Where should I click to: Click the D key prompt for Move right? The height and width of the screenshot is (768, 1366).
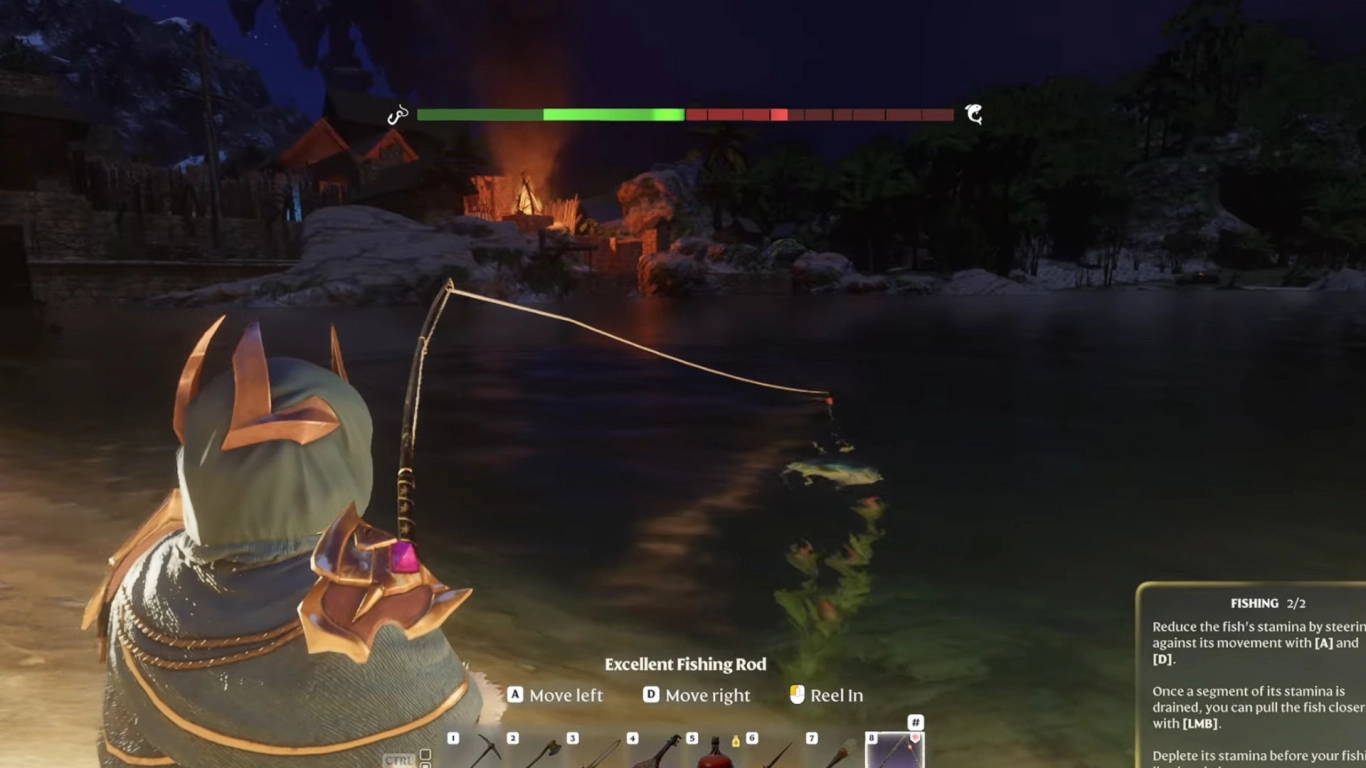pos(651,694)
